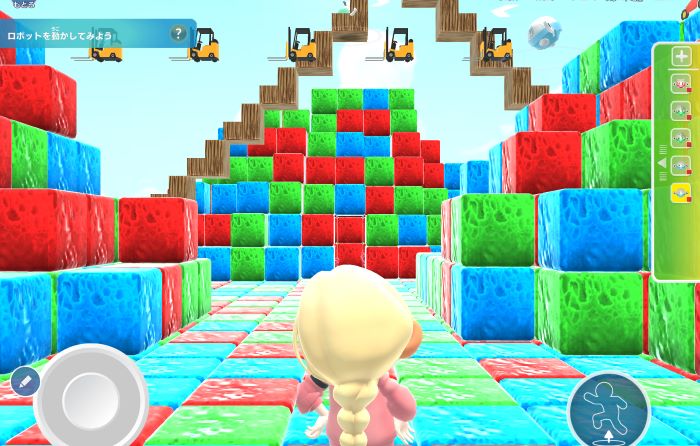Touch the virtual joystick pad
The height and width of the screenshot is (446, 700).
coord(91,397)
